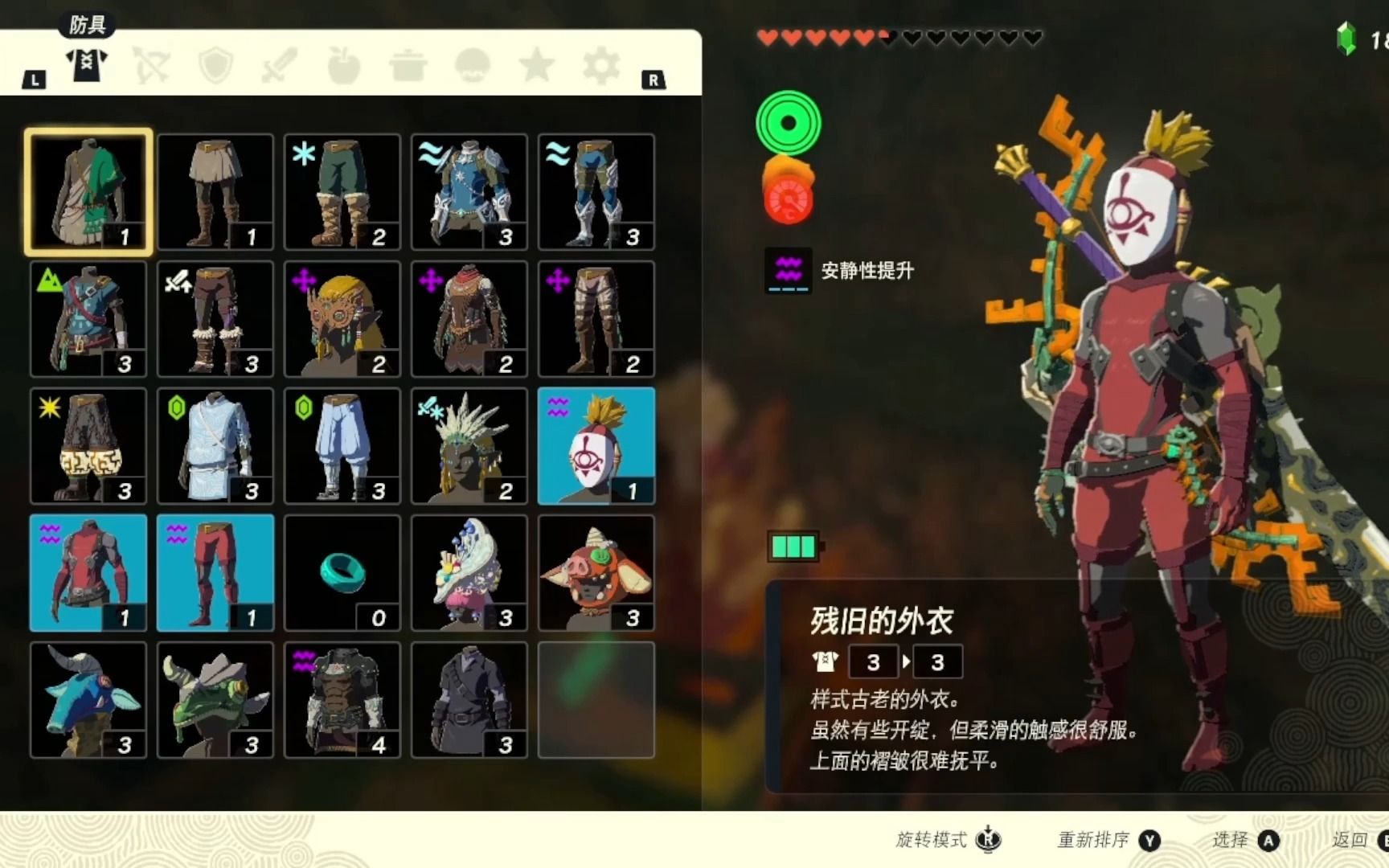Viewport: 1389px width, 868px height.
Task: Open the cooking pot materials icon
Action: pos(408,65)
